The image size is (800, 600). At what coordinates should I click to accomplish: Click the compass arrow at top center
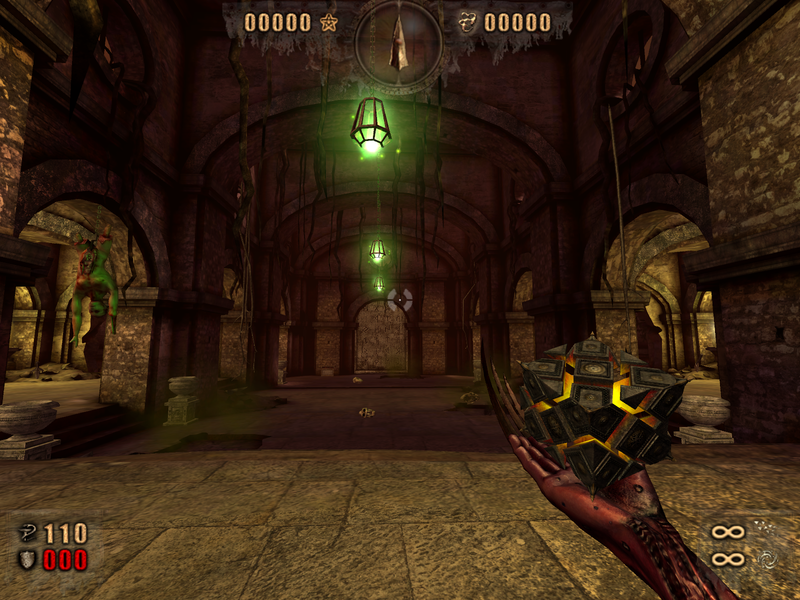[x=399, y=42]
